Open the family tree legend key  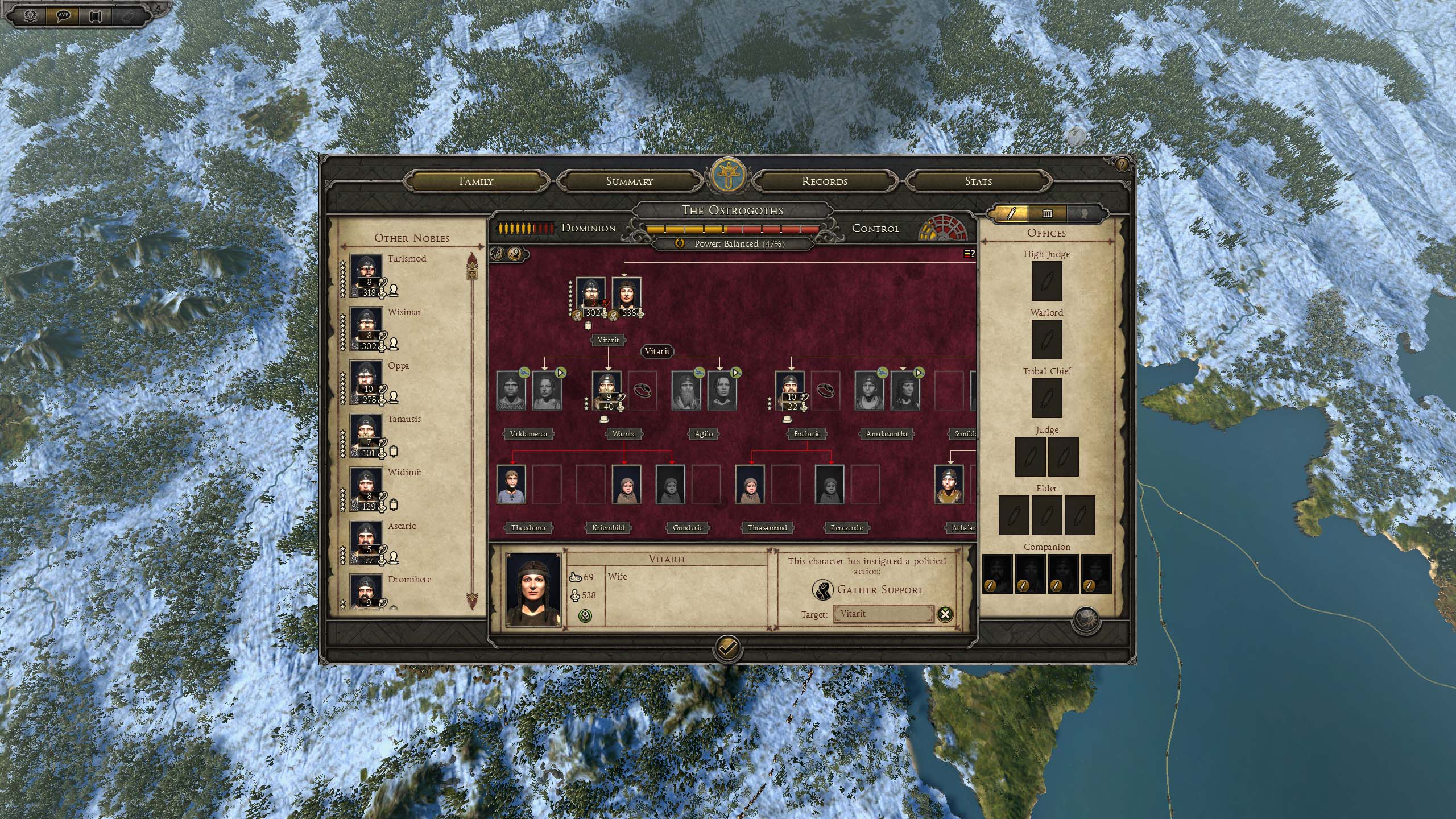point(969,254)
